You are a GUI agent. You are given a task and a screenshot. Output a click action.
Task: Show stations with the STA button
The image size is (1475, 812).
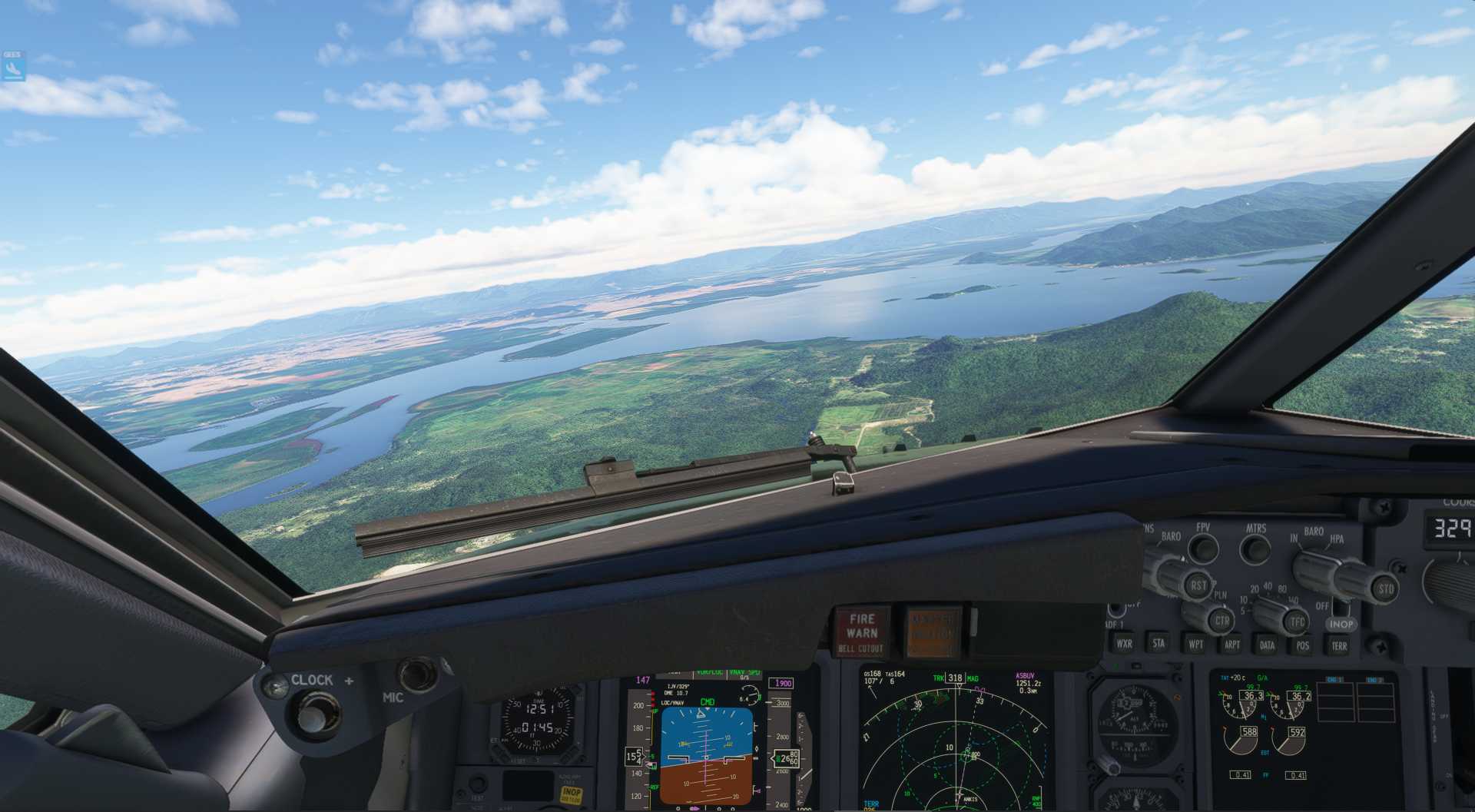(1158, 643)
